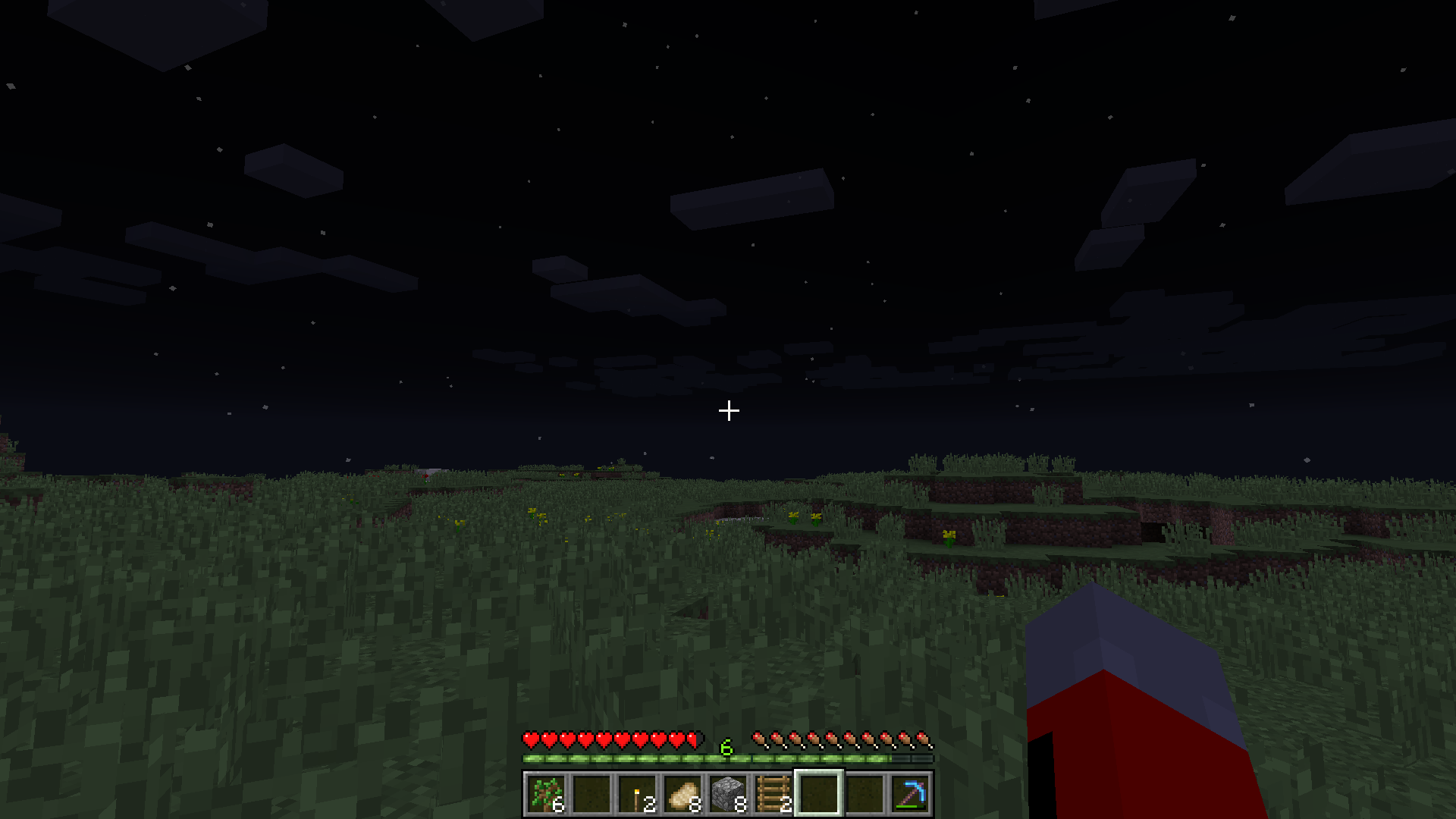Choose the torch slot in the hotbar

[637, 794]
